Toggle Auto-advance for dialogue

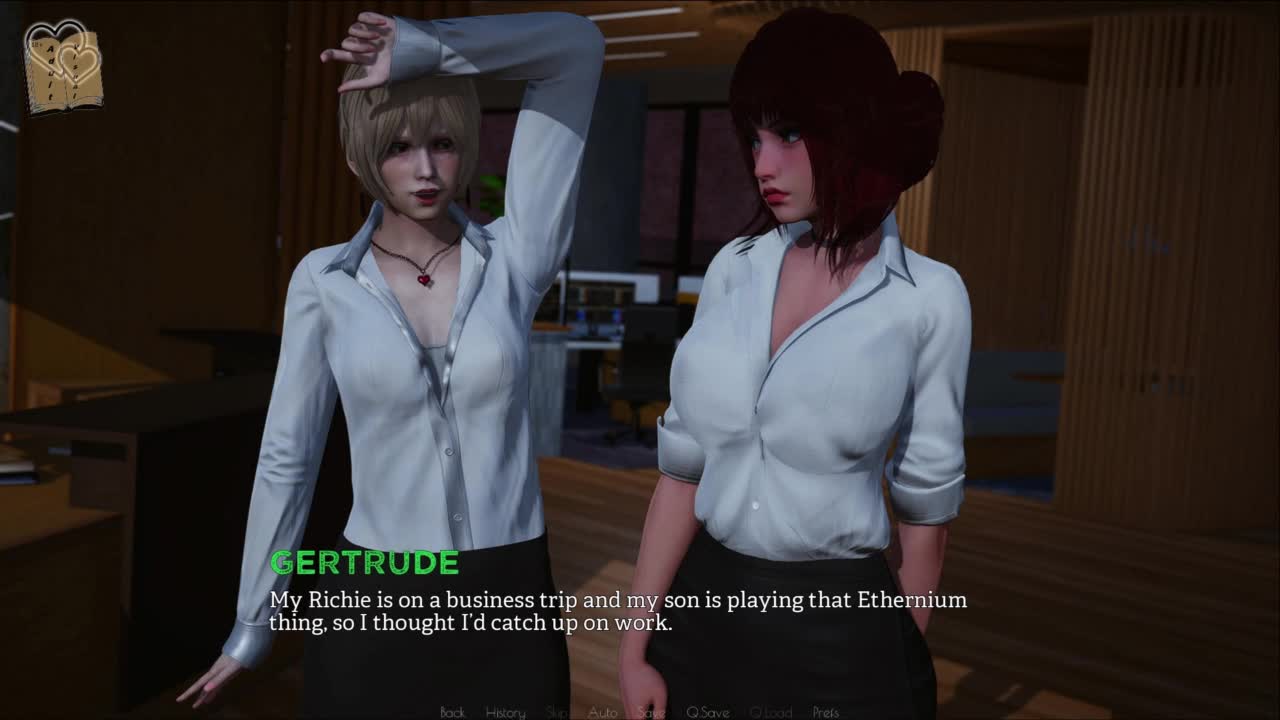(602, 712)
